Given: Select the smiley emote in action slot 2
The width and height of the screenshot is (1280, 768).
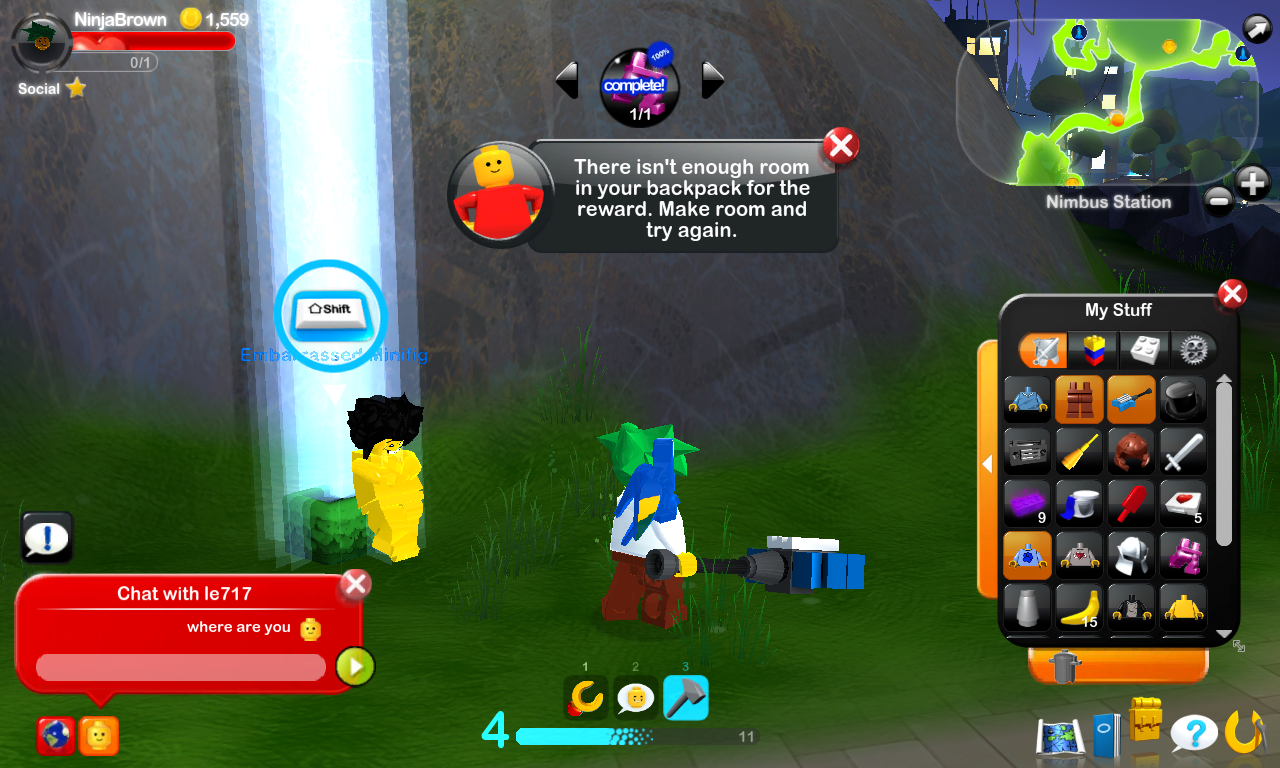Looking at the screenshot, I should [636, 700].
